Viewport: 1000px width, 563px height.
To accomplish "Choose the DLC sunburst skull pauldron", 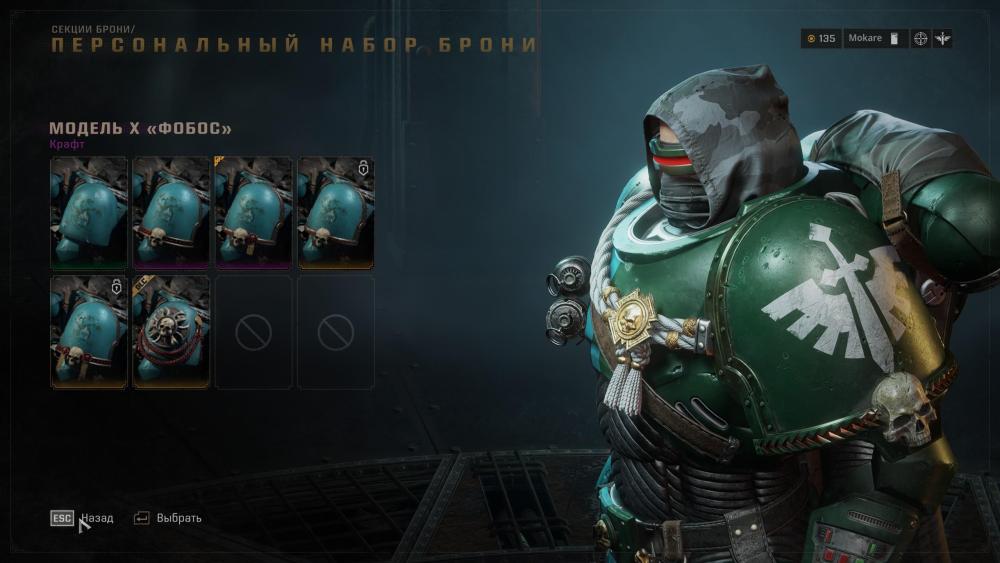I will coord(171,332).
